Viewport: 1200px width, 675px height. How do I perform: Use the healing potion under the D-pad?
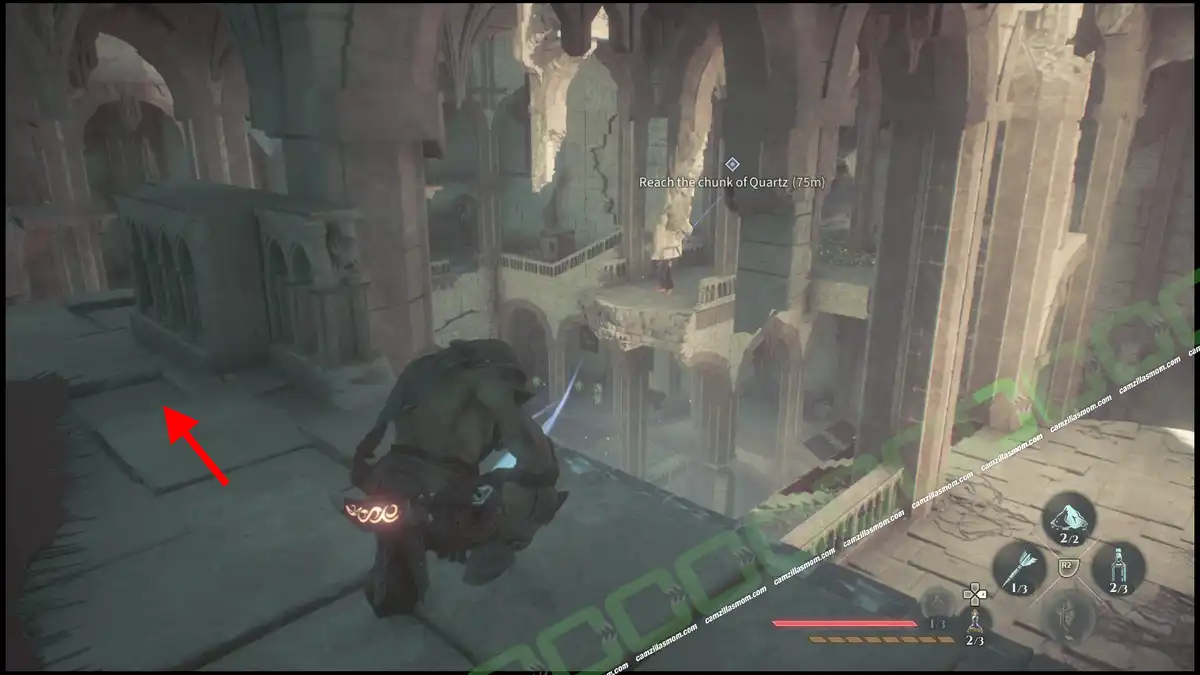[975, 626]
